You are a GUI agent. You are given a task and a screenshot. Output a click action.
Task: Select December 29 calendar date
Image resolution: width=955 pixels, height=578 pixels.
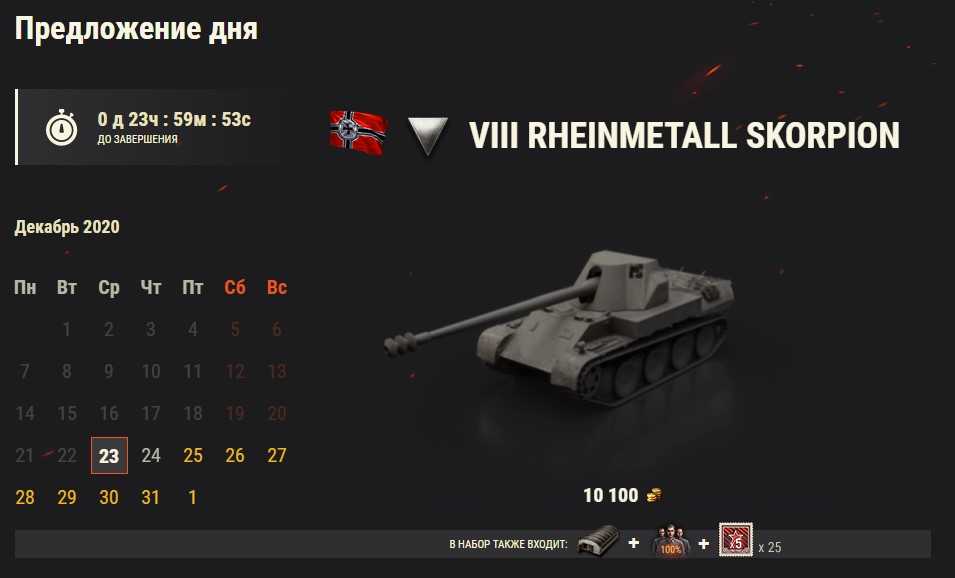[x=67, y=497]
